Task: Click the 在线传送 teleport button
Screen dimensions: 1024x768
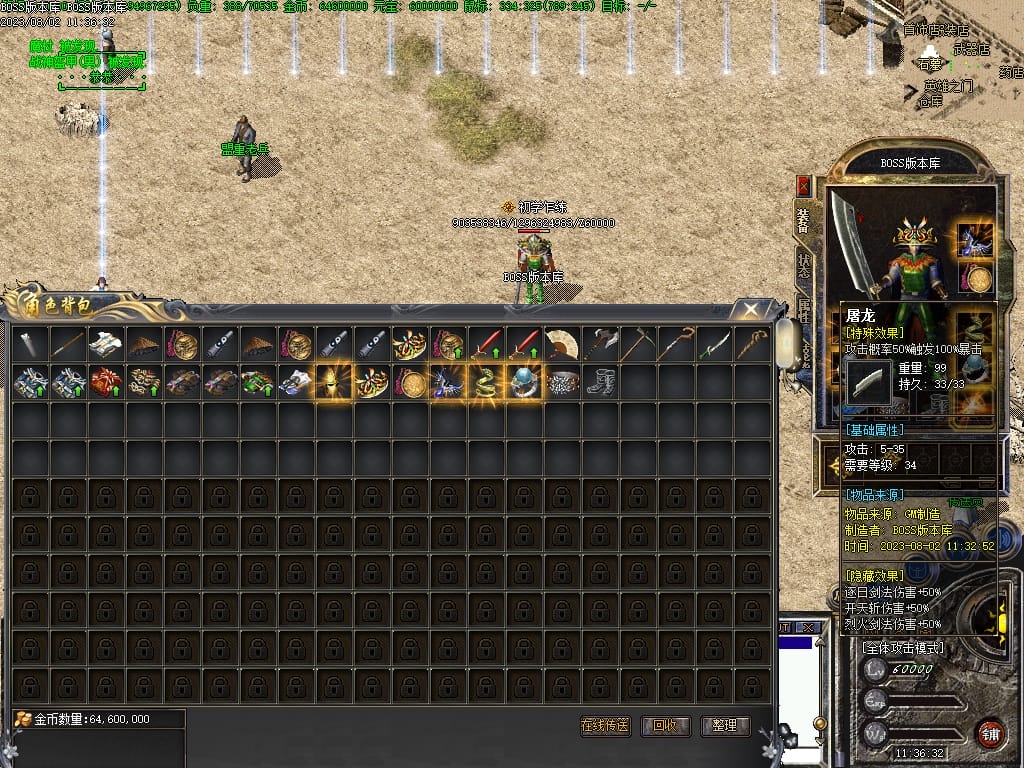Action: [x=605, y=726]
